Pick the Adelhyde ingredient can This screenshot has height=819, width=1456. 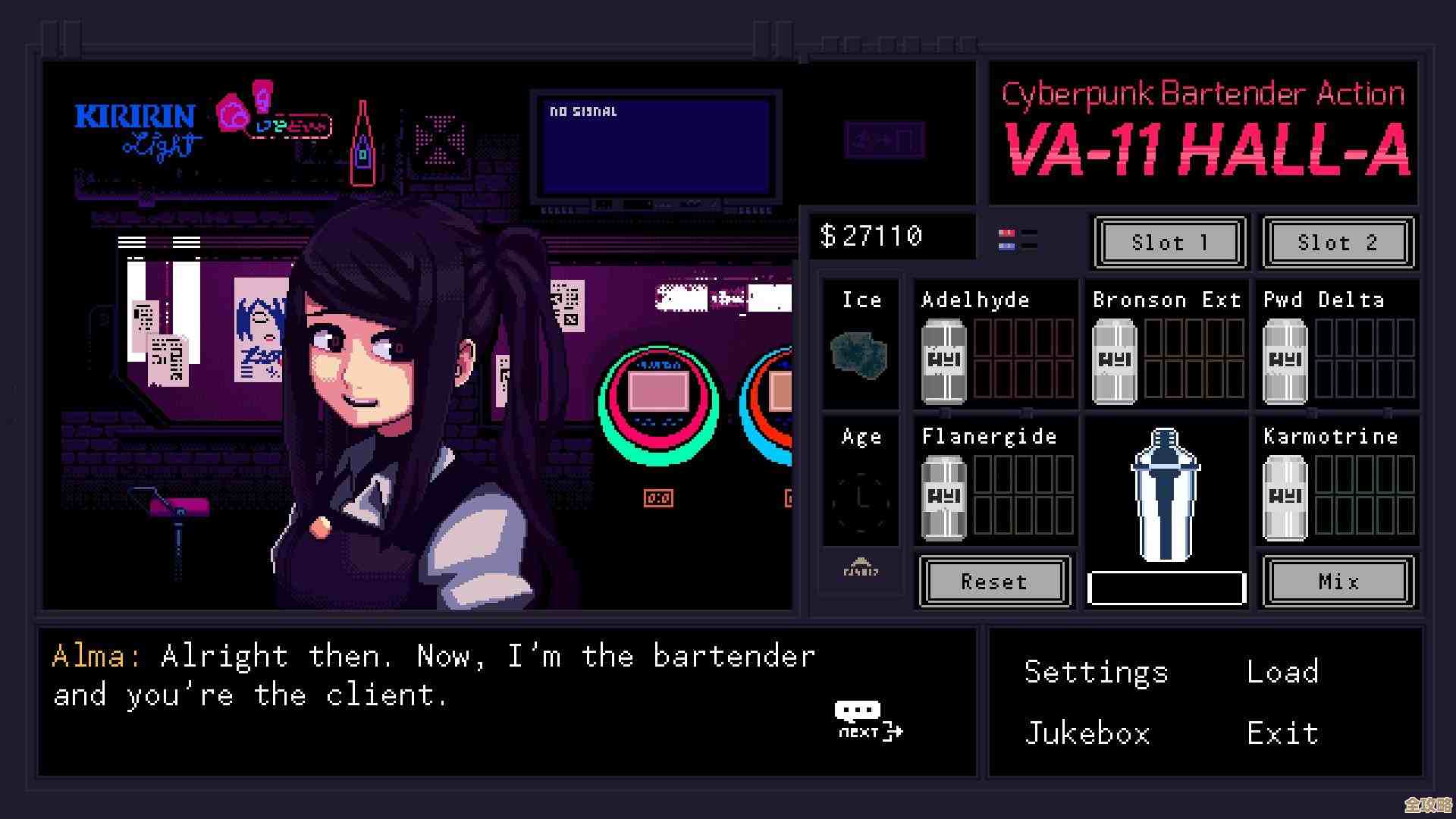pos(943,361)
